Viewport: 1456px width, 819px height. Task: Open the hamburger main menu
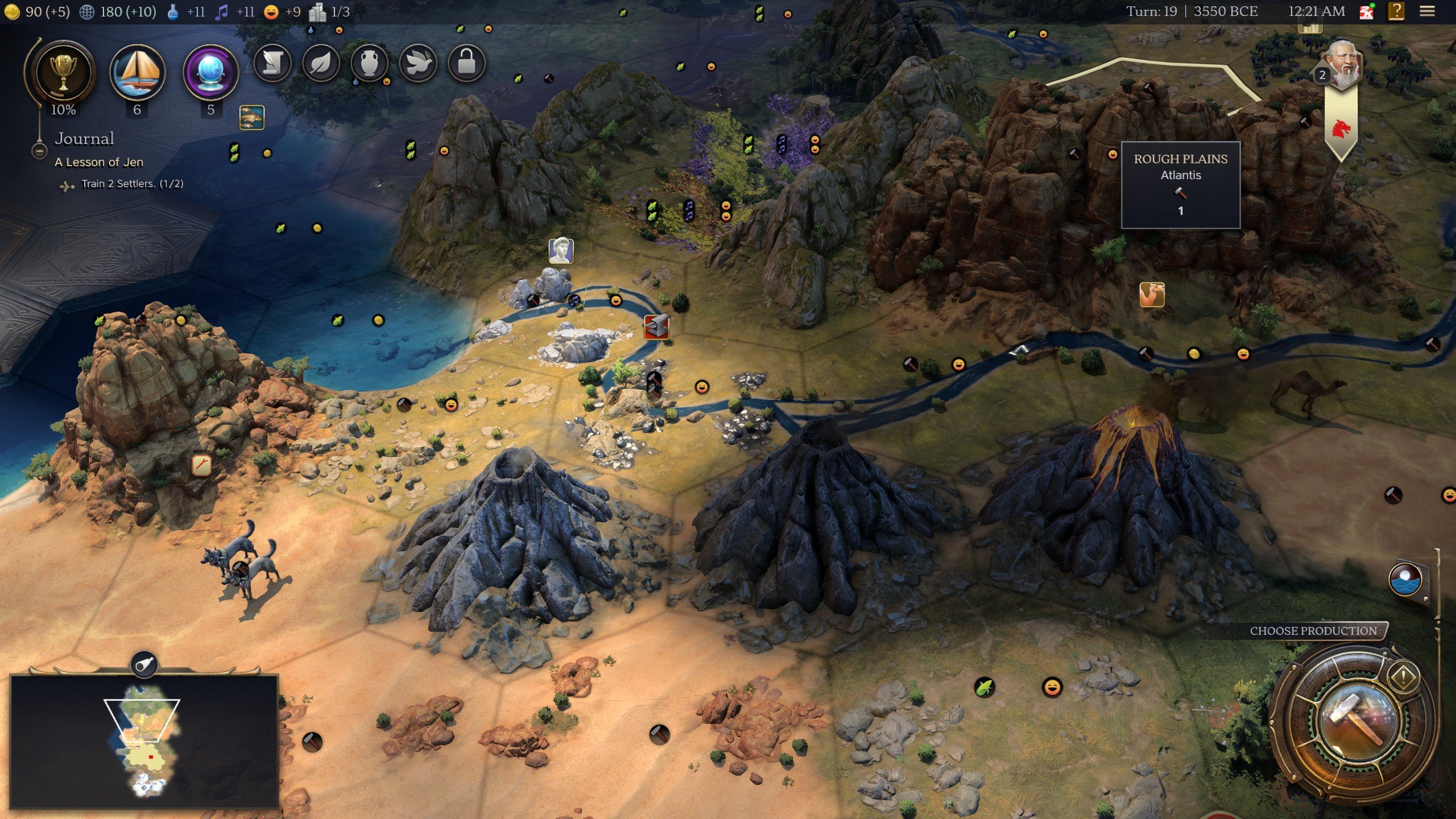point(1427,11)
